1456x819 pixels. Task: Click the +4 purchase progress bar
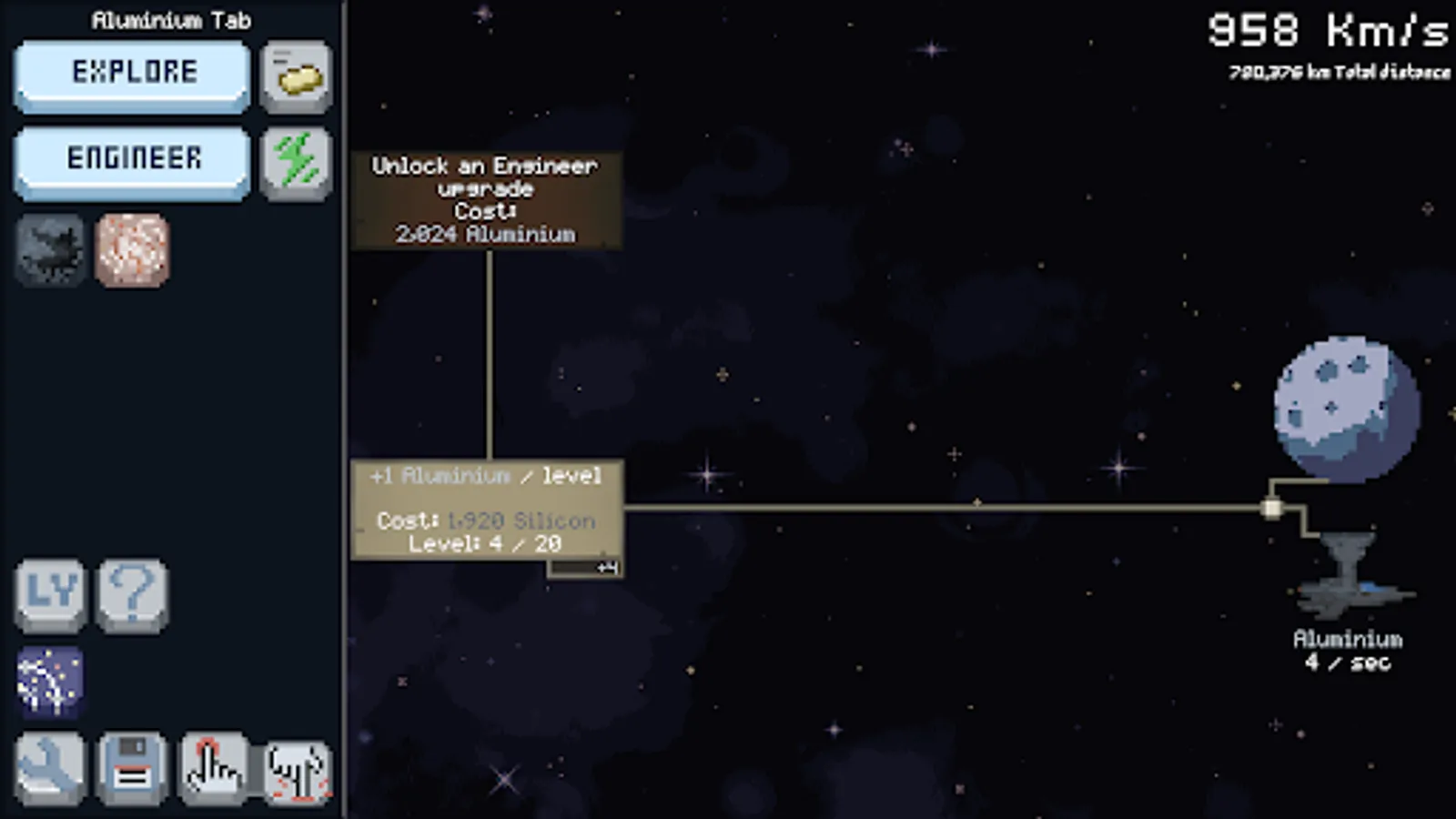[x=585, y=569]
